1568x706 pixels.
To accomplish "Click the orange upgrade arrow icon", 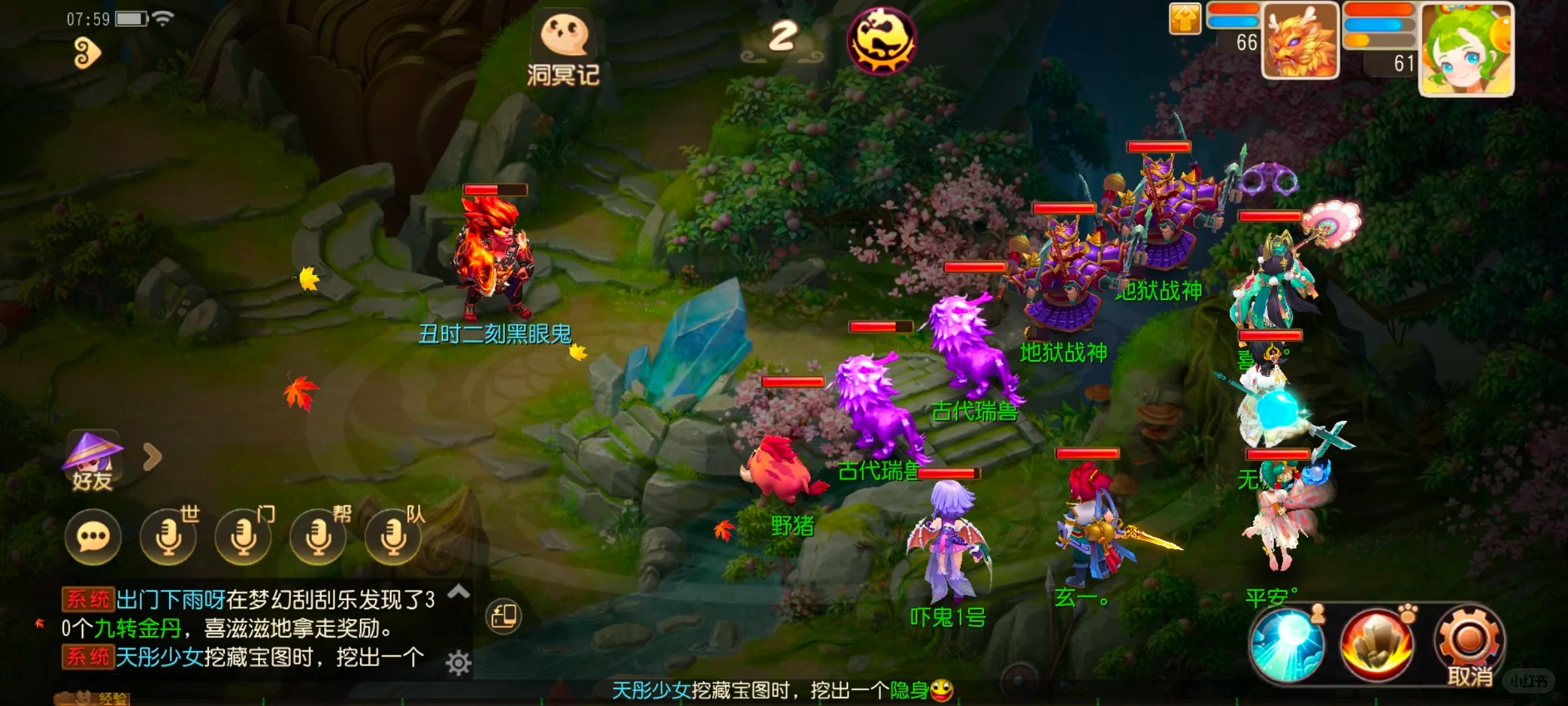I will pos(1184,19).
